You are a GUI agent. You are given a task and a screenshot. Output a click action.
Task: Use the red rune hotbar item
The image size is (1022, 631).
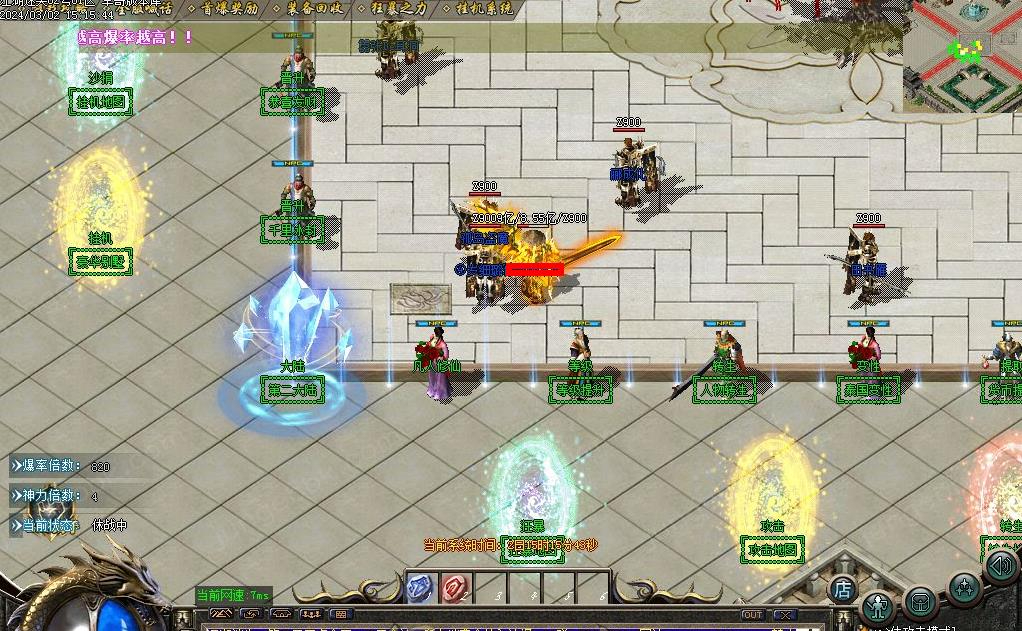(x=455, y=589)
